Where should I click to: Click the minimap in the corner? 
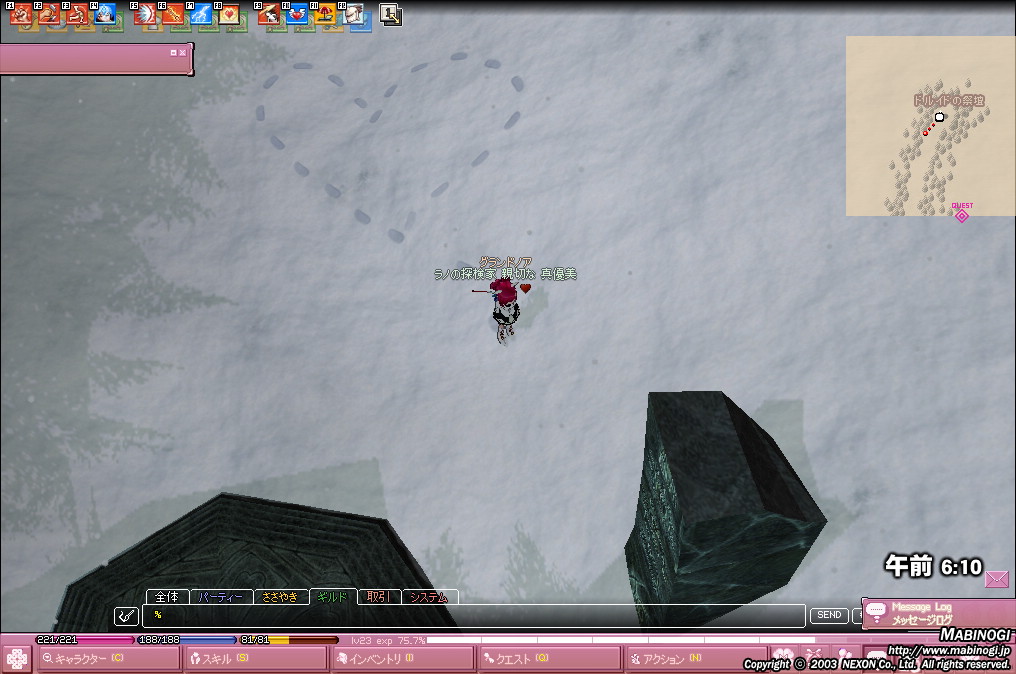pos(929,126)
